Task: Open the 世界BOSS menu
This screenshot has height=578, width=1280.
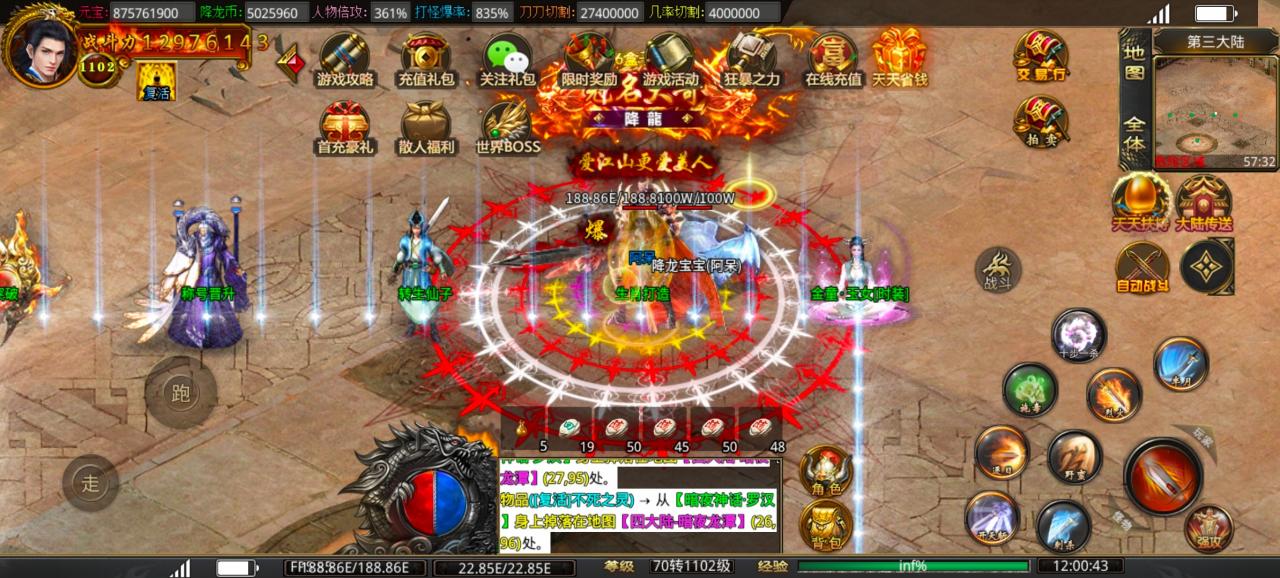Action: pyautogui.click(x=507, y=125)
